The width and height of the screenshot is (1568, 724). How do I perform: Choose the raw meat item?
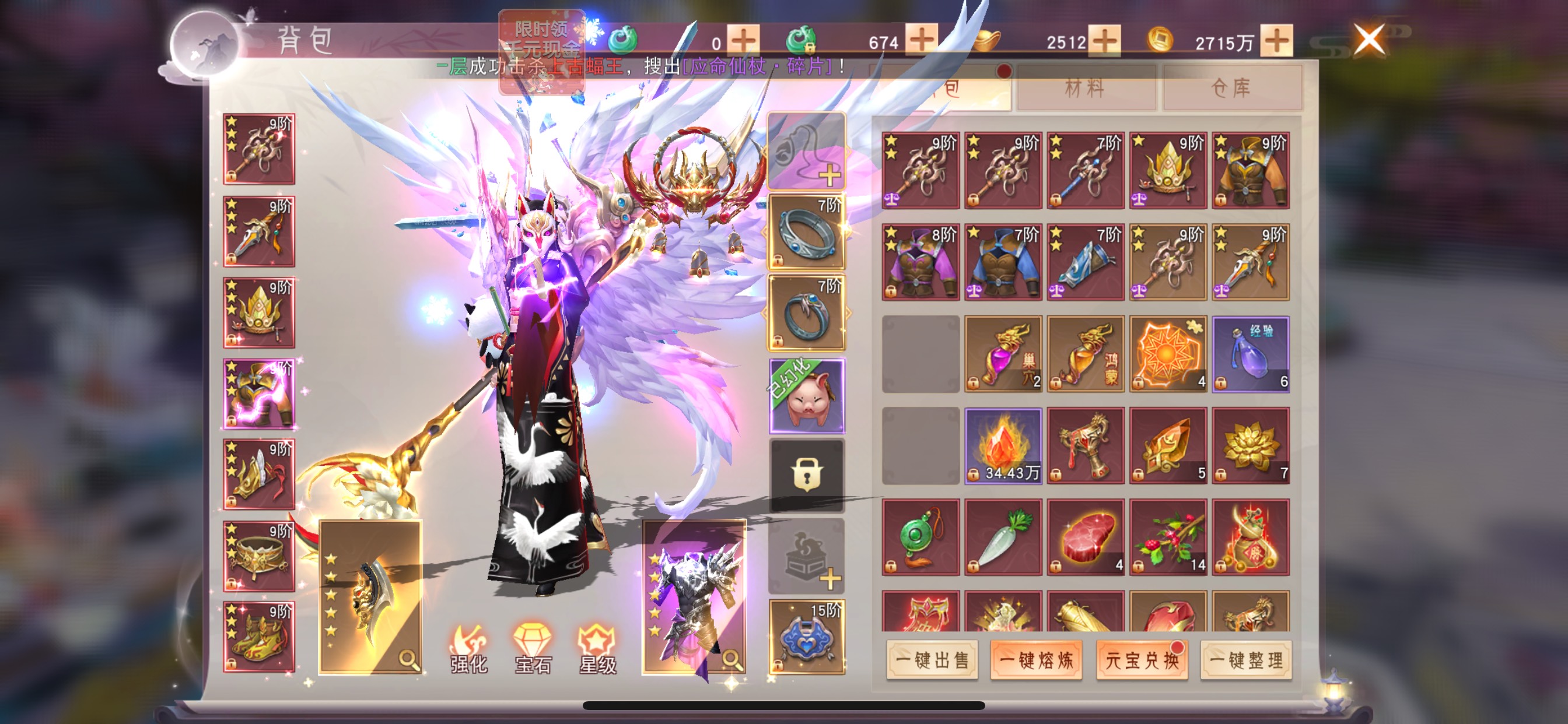[1086, 537]
